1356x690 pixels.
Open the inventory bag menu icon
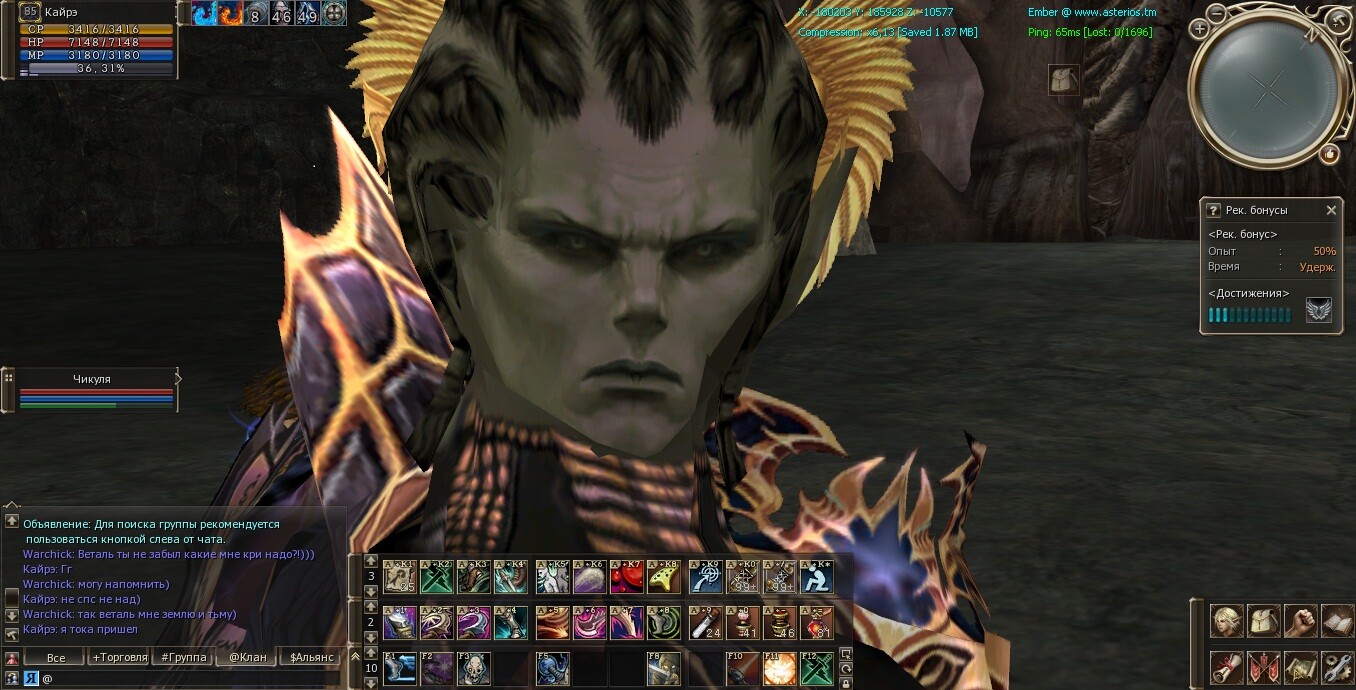pyautogui.click(x=1264, y=621)
